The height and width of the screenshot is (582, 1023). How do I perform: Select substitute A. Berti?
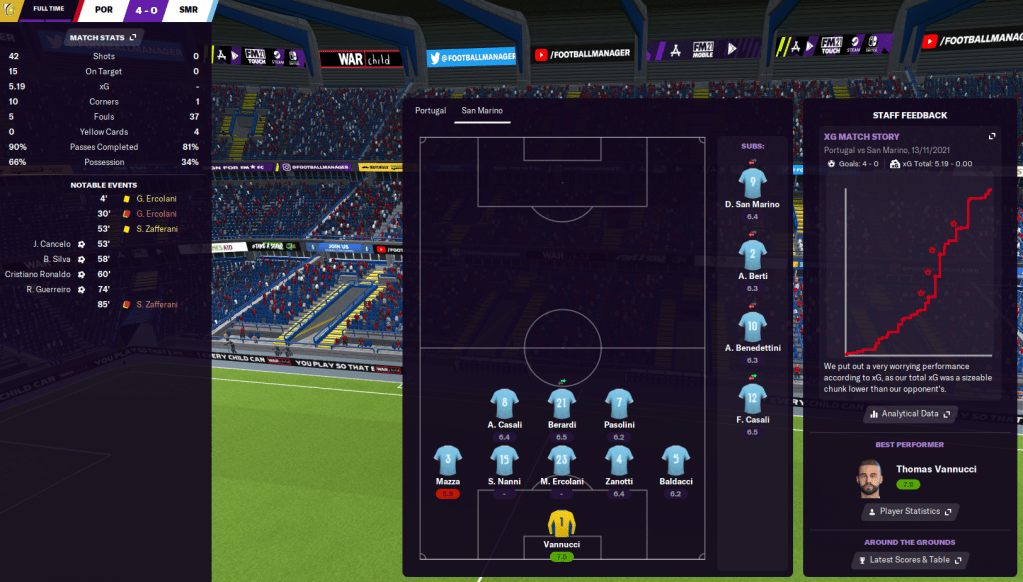tap(752, 255)
